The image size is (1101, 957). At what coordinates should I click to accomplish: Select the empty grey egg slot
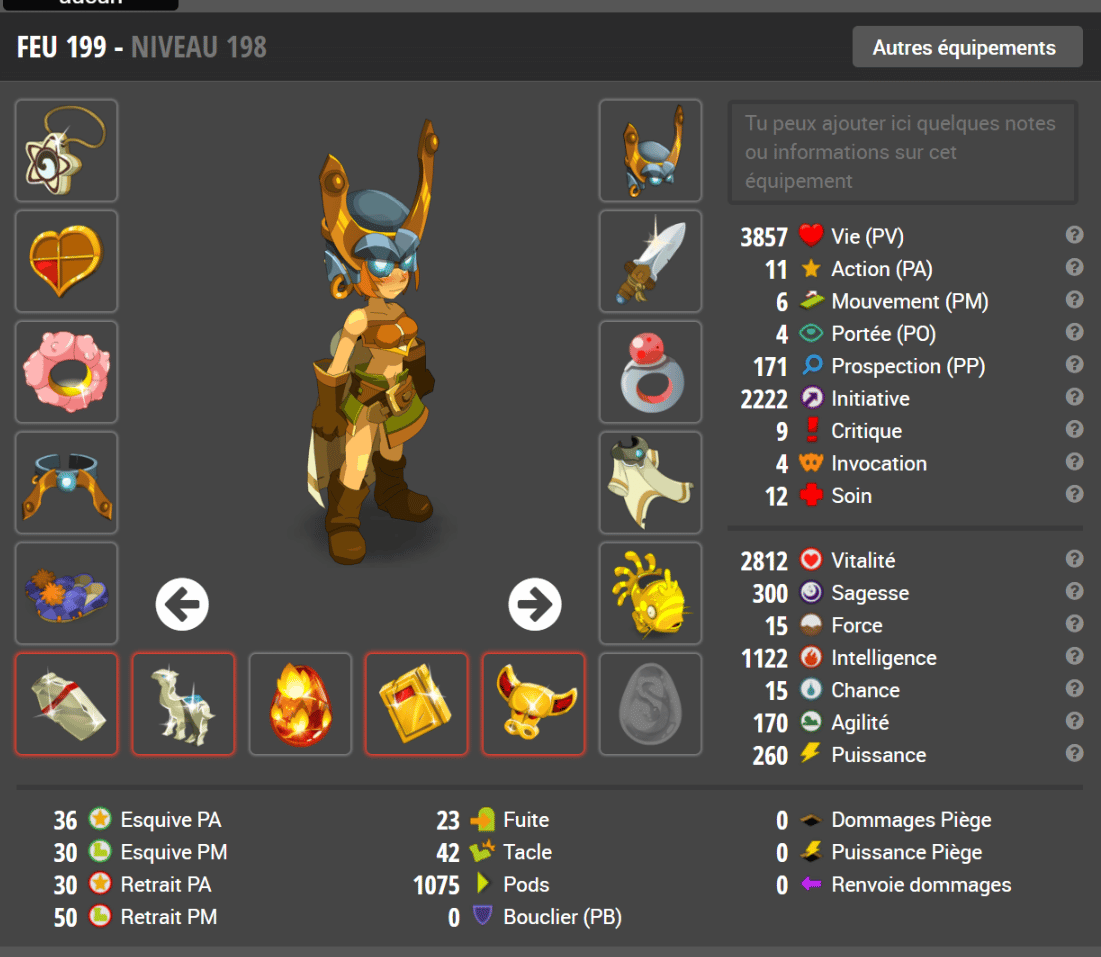pos(650,704)
